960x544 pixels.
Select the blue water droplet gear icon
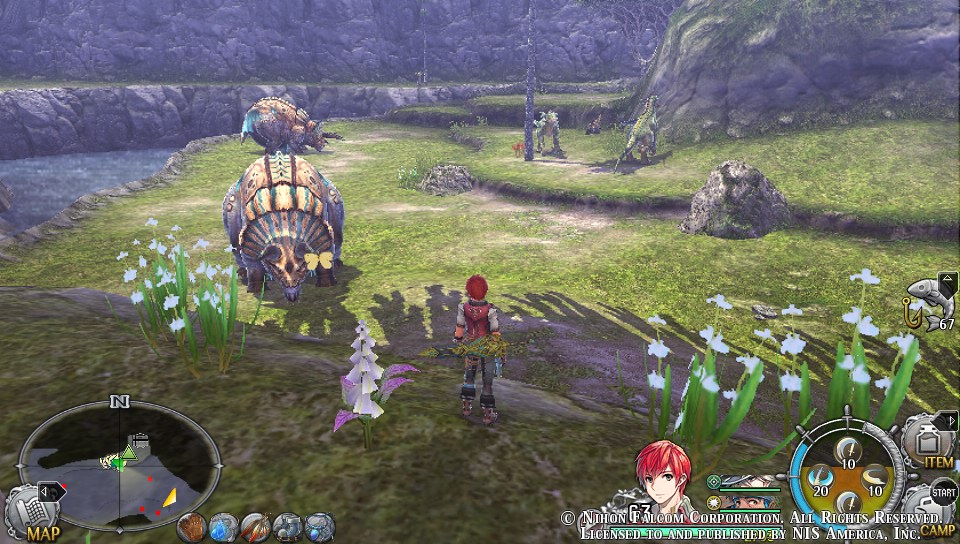click(x=223, y=526)
